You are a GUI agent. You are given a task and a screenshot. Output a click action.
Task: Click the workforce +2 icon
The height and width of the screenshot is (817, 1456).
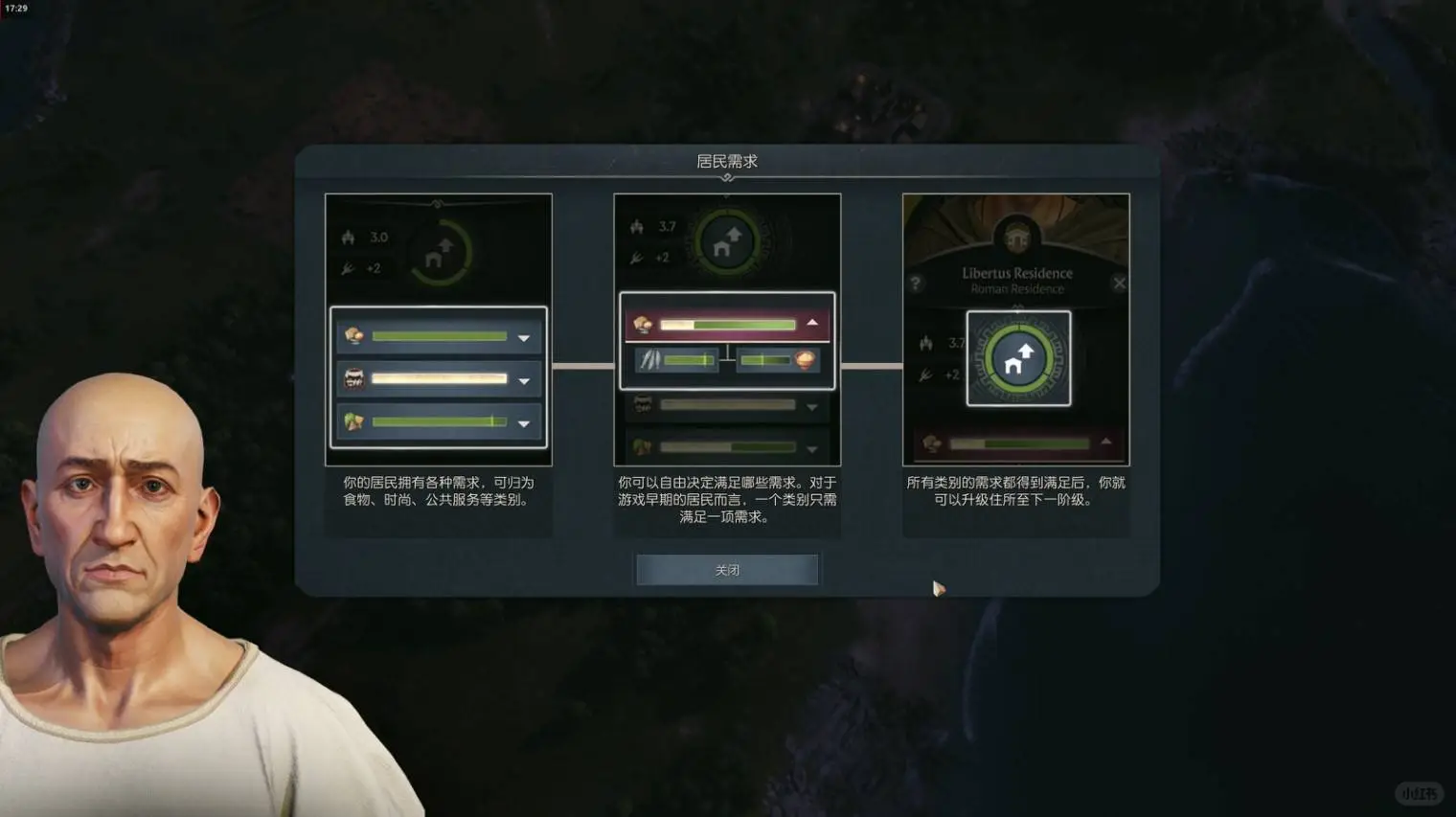click(x=636, y=257)
